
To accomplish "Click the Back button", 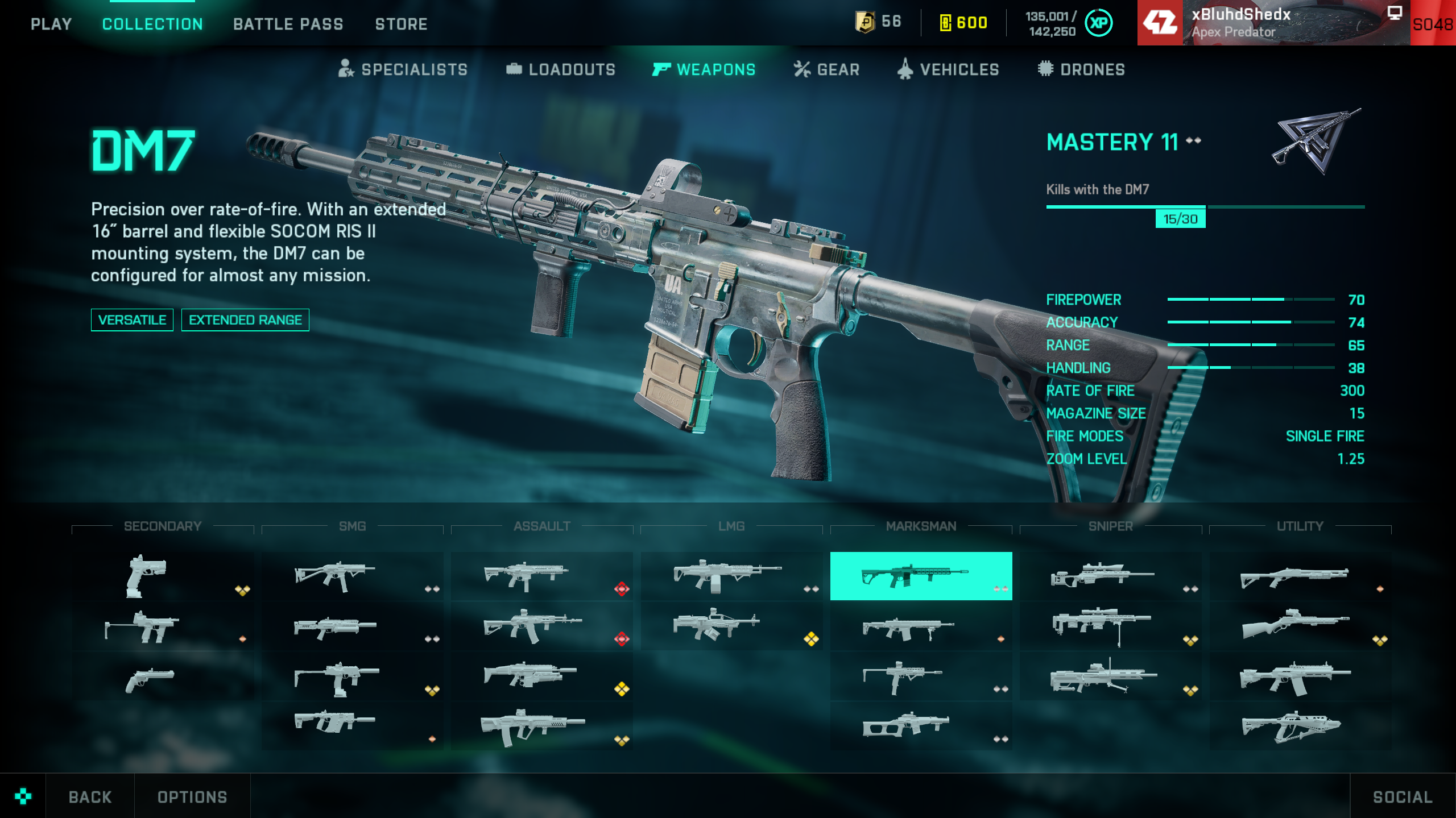I will point(90,797).
